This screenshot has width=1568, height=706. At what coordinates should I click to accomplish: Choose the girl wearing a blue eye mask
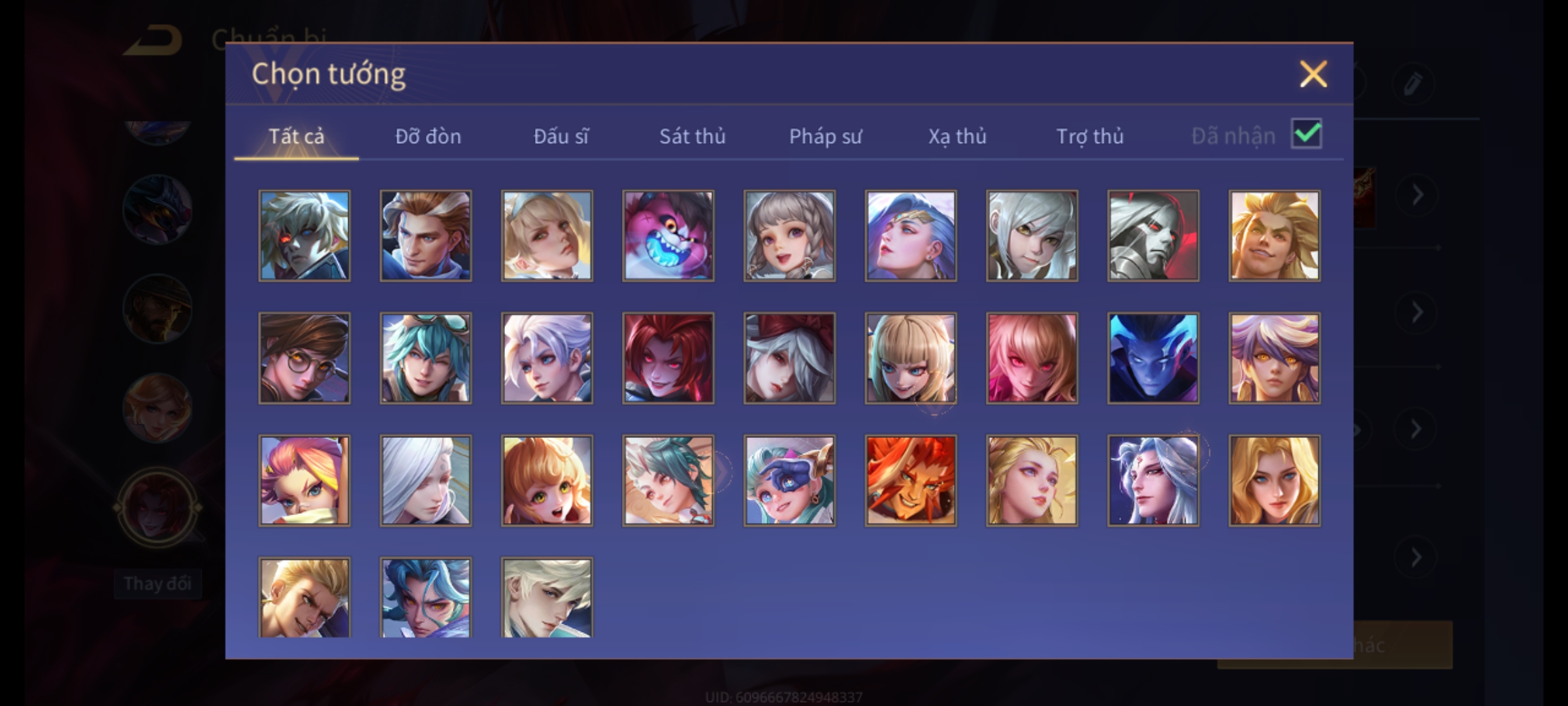tap(789, 480)
